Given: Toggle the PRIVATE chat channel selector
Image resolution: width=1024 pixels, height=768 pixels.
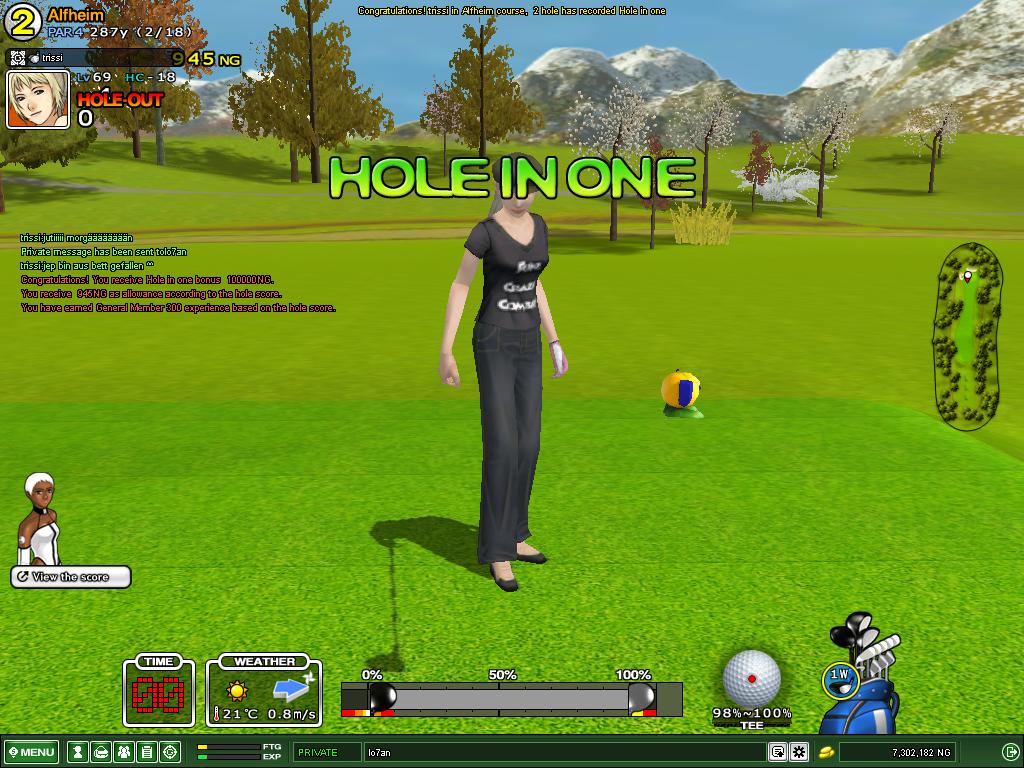Looking at the screenshot, I should click(327, 752).
